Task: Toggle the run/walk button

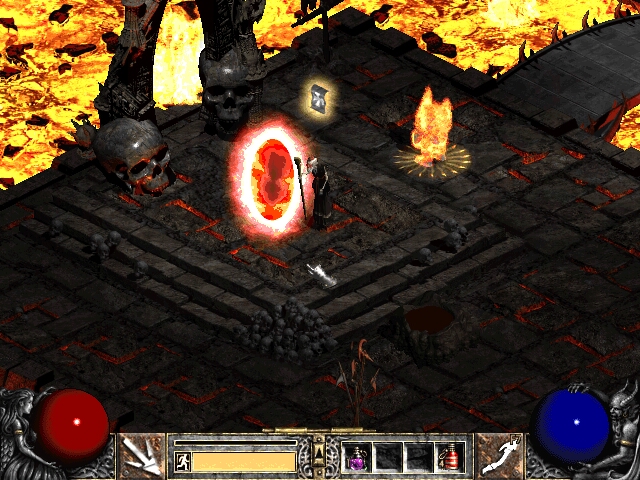Action: (x=183, y=461)
